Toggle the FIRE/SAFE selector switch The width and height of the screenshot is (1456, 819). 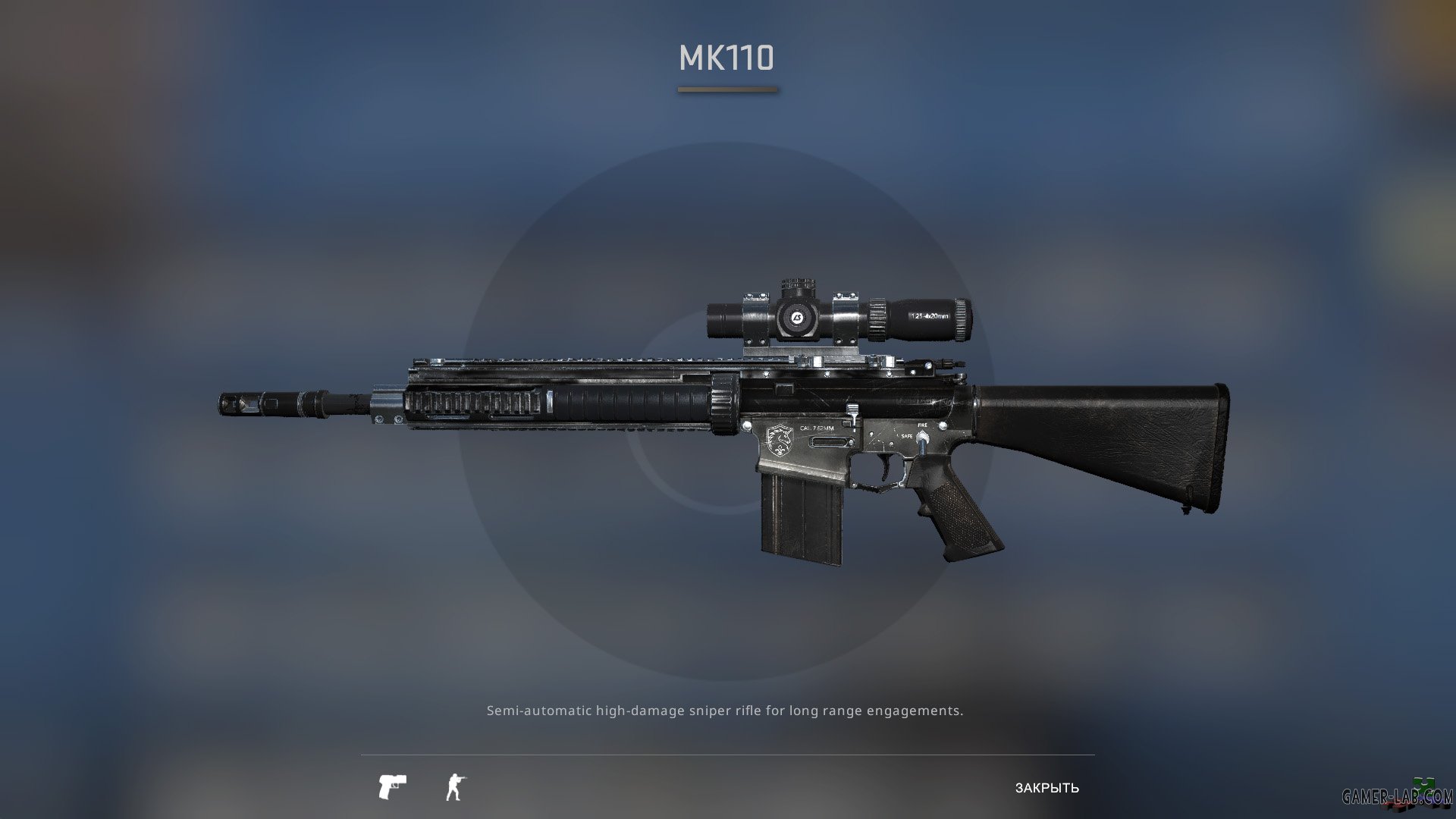922,438
